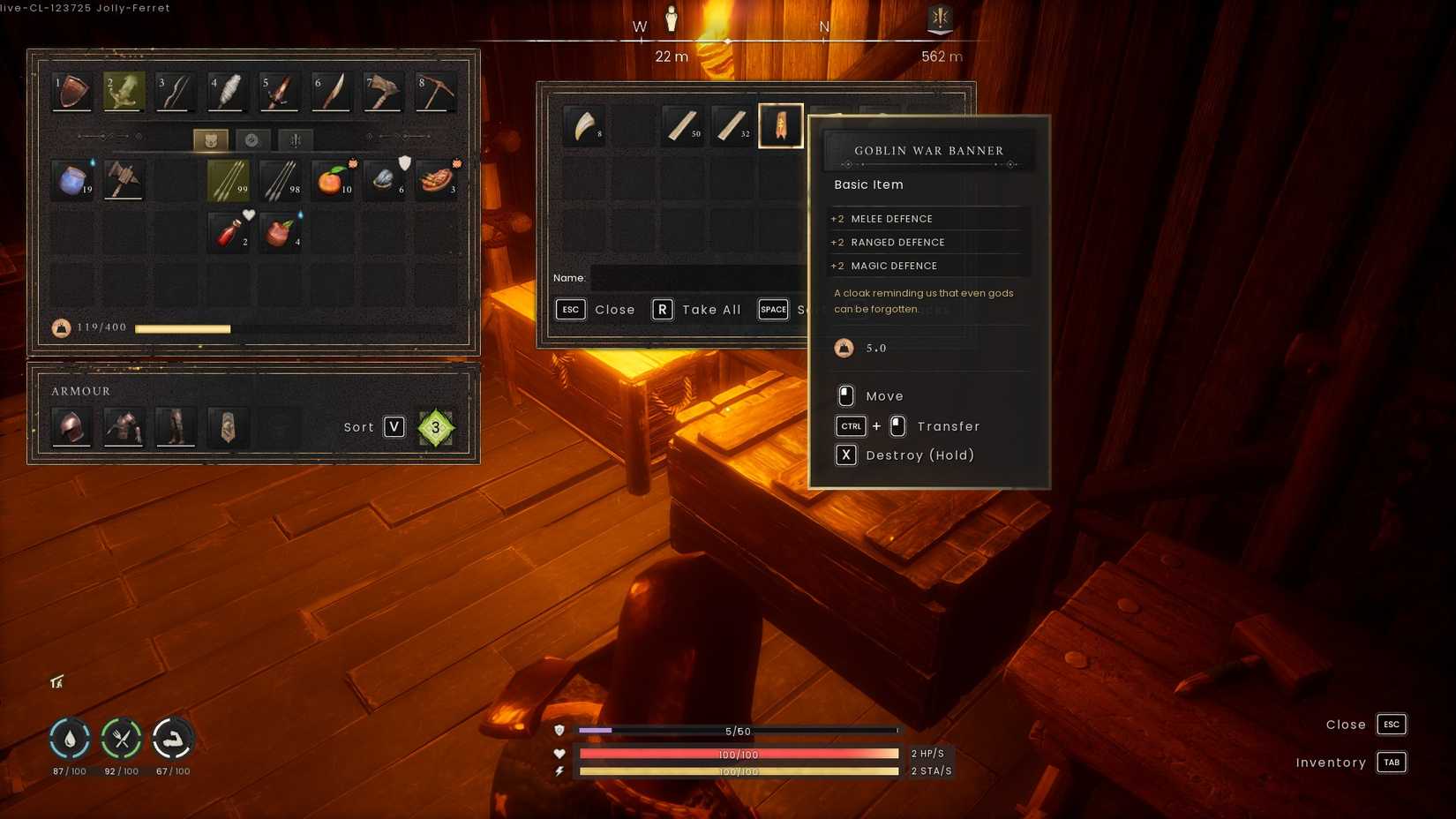The width and height of the screenshot is (1456, 819).
Task: Click the chest Name text field
Action: pos(697,278)
